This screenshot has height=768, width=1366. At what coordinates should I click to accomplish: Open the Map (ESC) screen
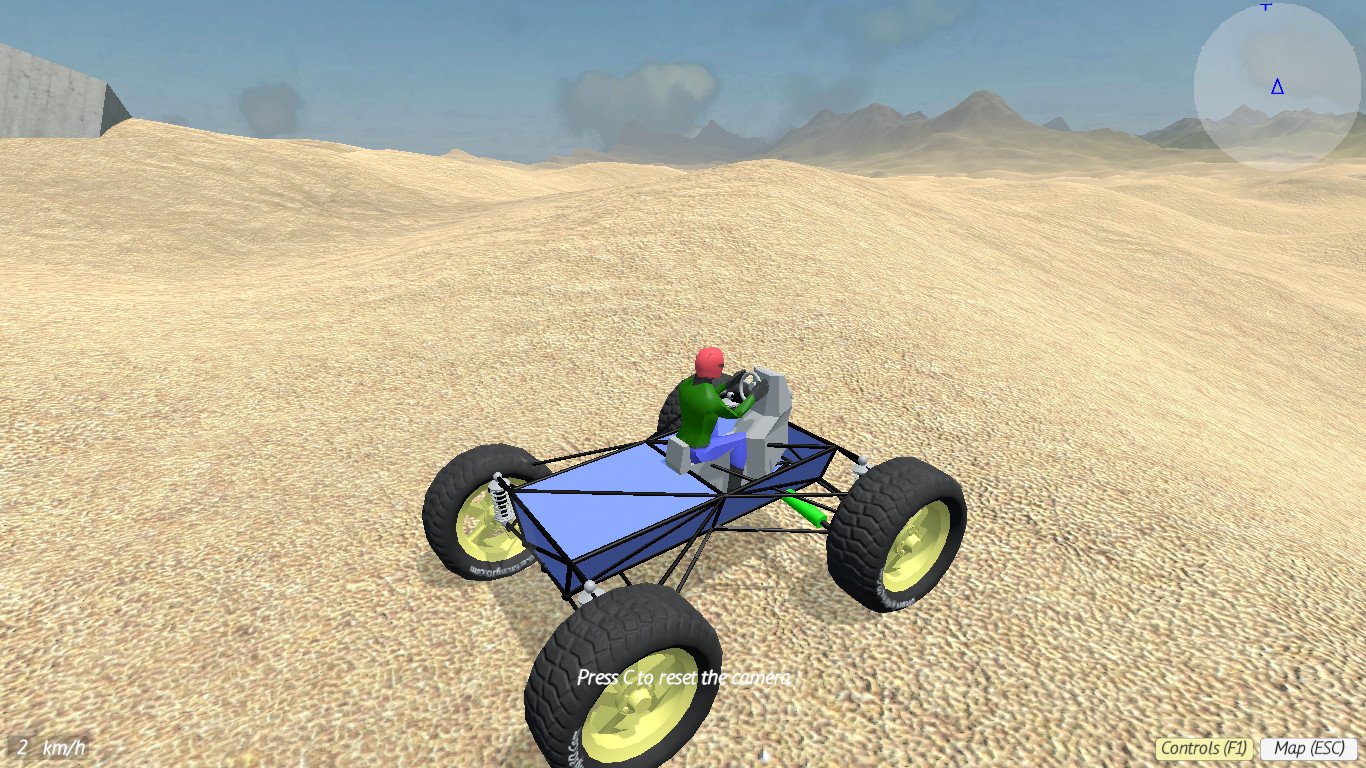[1307, 746]
